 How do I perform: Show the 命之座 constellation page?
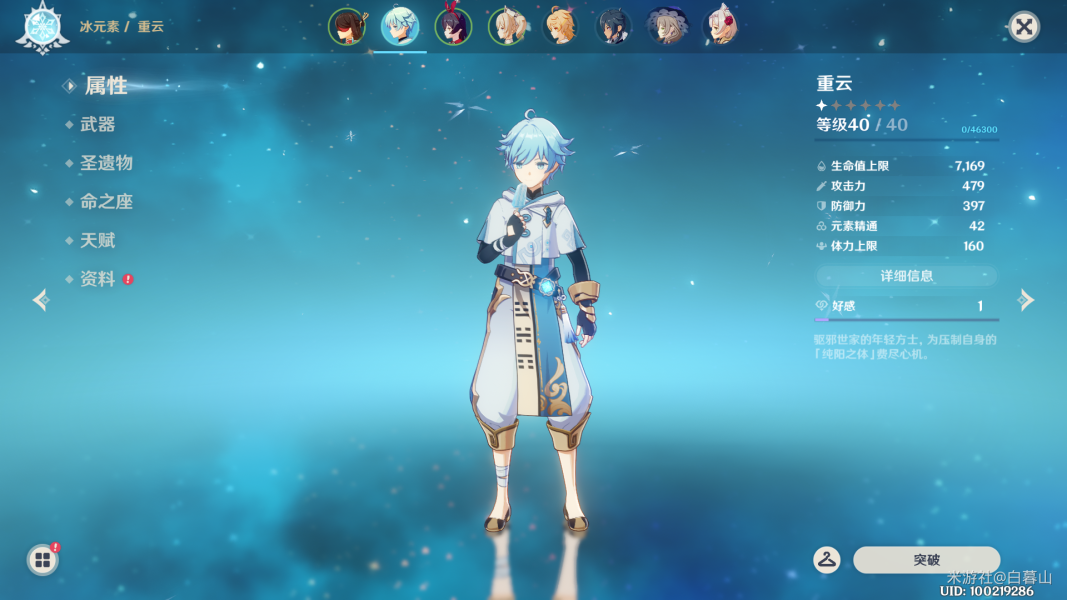coord(106,202)
